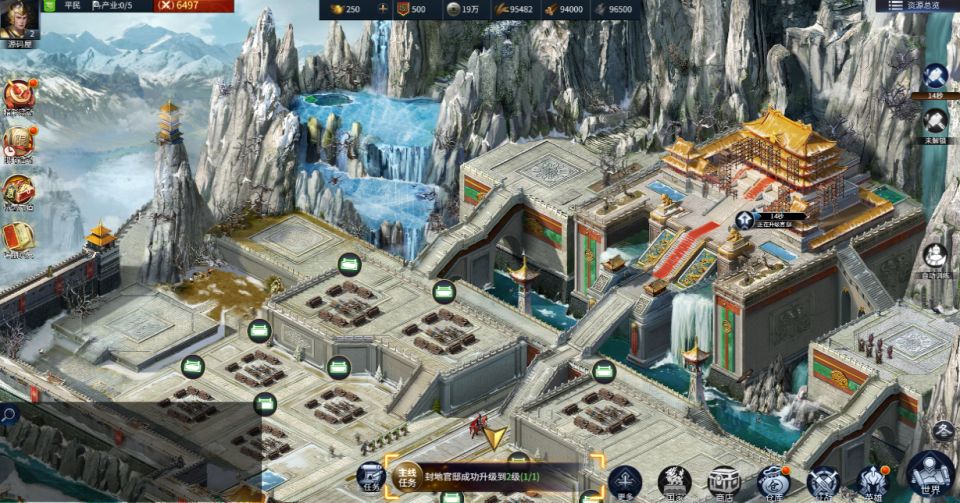Open the 商店 shop chest
The height and width of the screenshot is (503, 960).
click(x=723, y=482)
